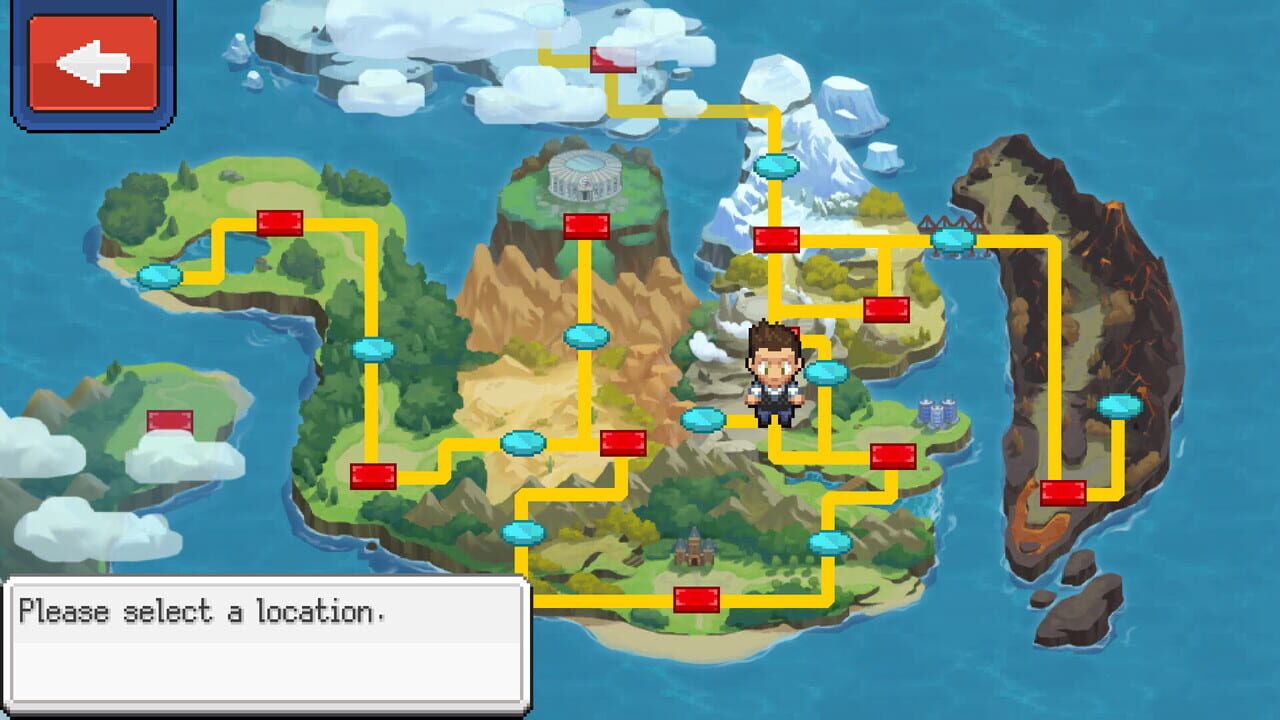The height and width of the screenshot is (720, 1280).
Task: Click the red back arrow button
Action: coord(95,63)
